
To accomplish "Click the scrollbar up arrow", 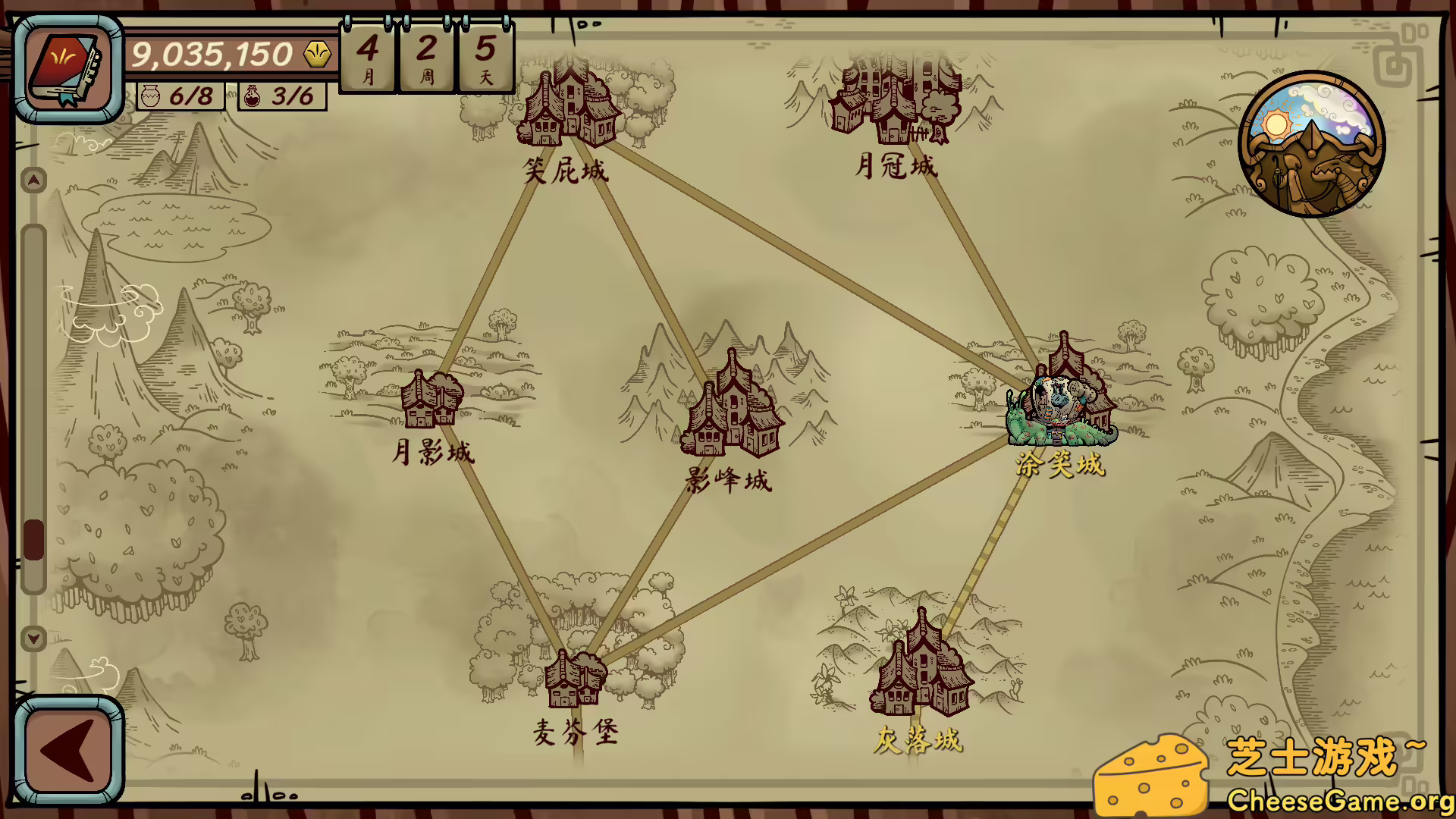I will point(32,180).
